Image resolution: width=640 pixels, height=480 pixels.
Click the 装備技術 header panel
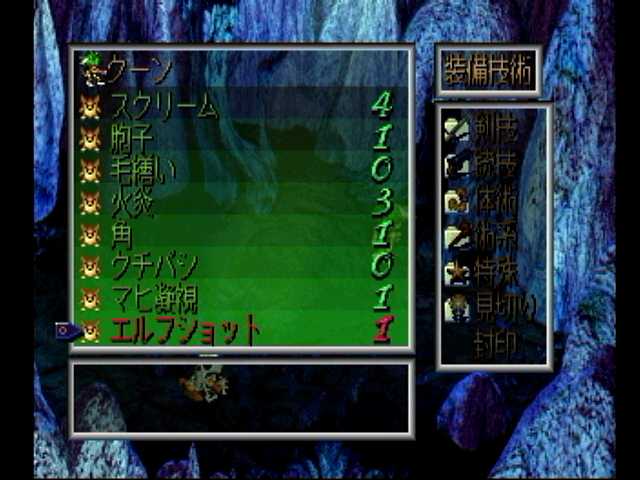(489, 70)
